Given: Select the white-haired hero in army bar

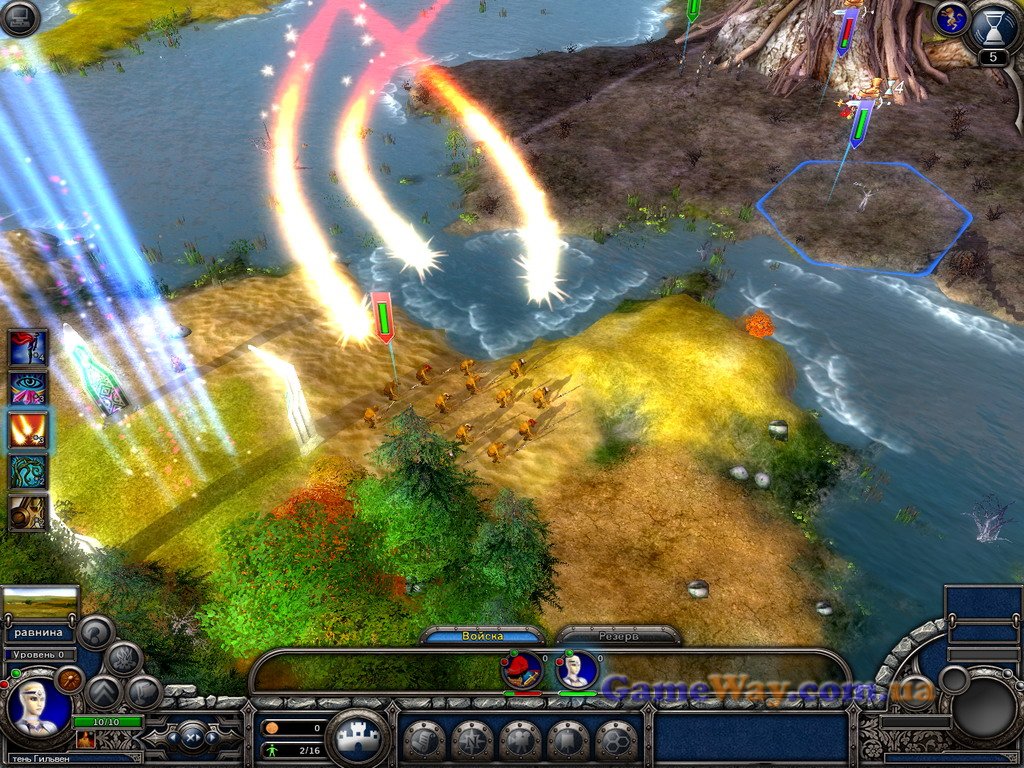Looking at the screenshot, I should tap(577, 669).
